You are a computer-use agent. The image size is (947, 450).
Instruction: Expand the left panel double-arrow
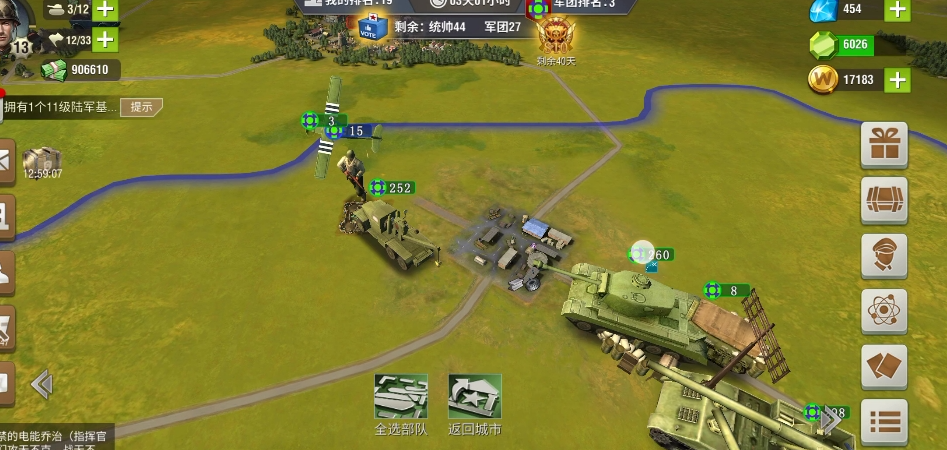(41, 384)
